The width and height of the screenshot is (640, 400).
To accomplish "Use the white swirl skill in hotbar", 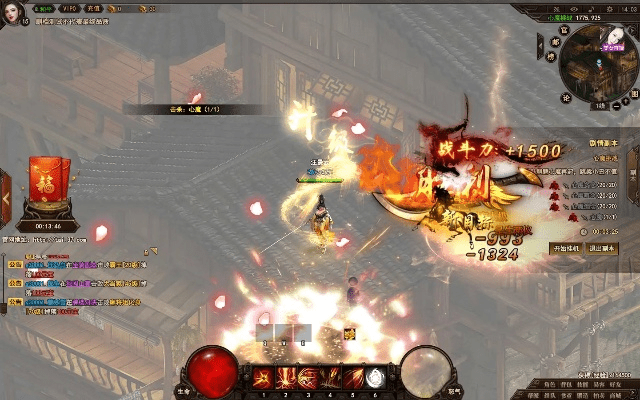I will click(x=377, y=378).
